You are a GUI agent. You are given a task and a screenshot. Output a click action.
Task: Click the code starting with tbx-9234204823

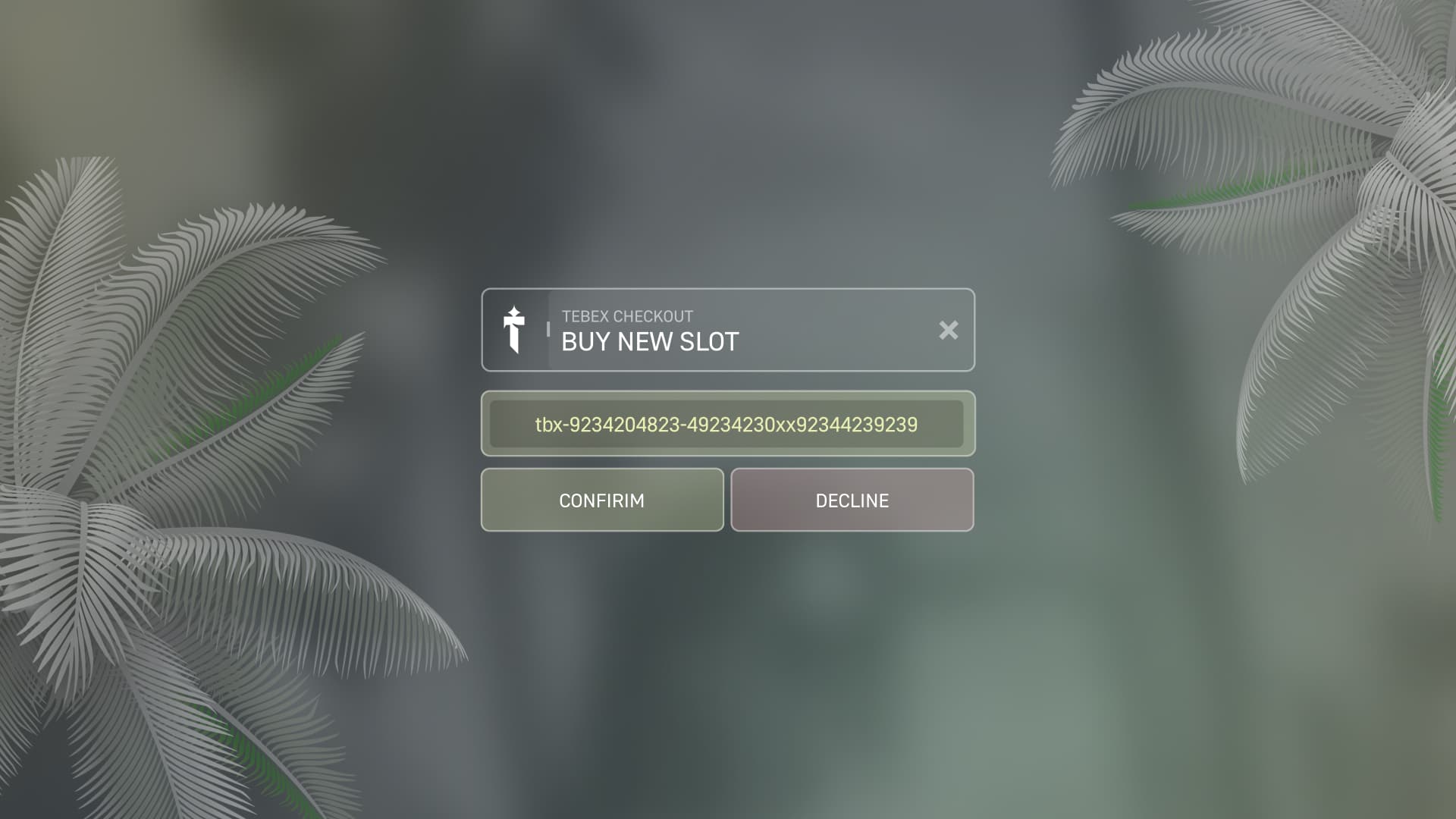[726, 425]
